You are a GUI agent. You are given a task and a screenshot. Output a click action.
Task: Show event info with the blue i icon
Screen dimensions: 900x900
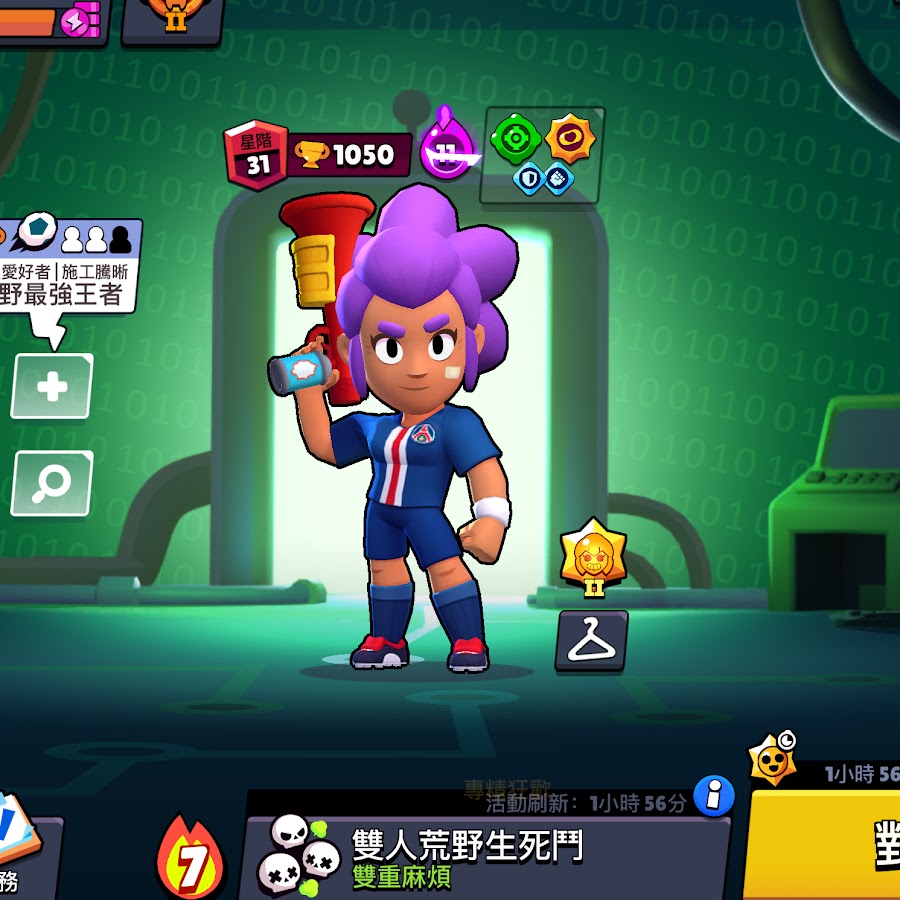(714, 796)
